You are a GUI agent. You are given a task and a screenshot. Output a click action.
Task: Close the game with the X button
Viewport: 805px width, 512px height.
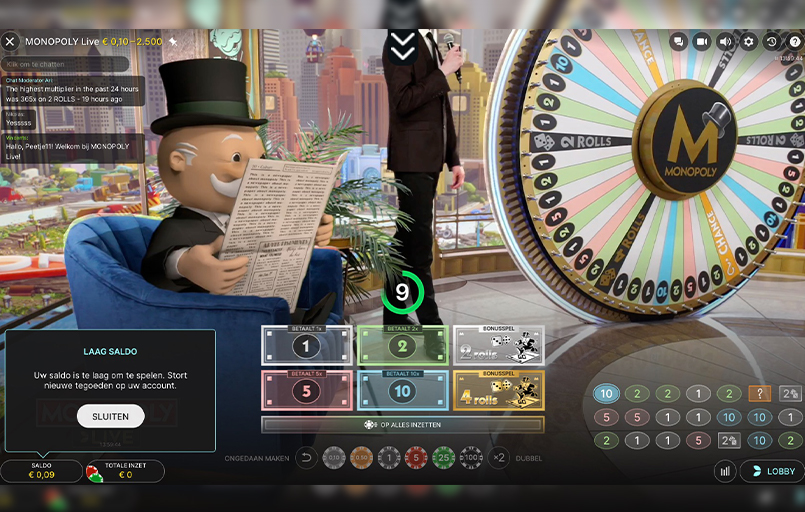click(10, 41)
